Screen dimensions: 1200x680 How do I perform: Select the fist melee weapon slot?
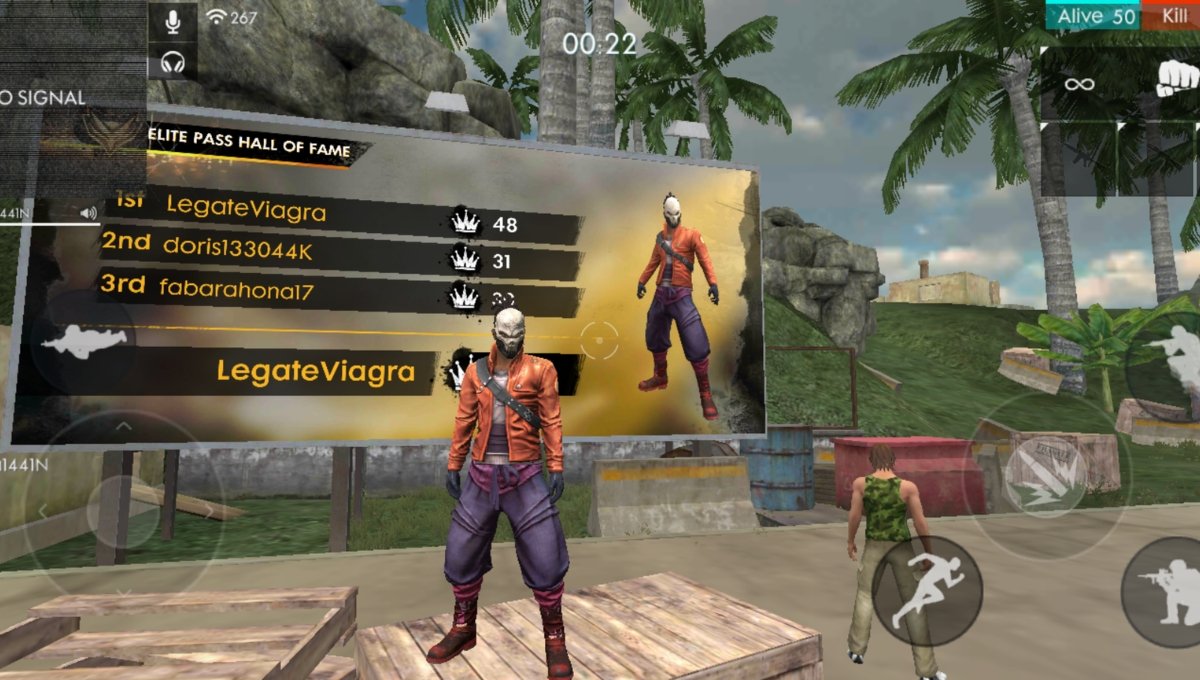[x=1176, y=80]
